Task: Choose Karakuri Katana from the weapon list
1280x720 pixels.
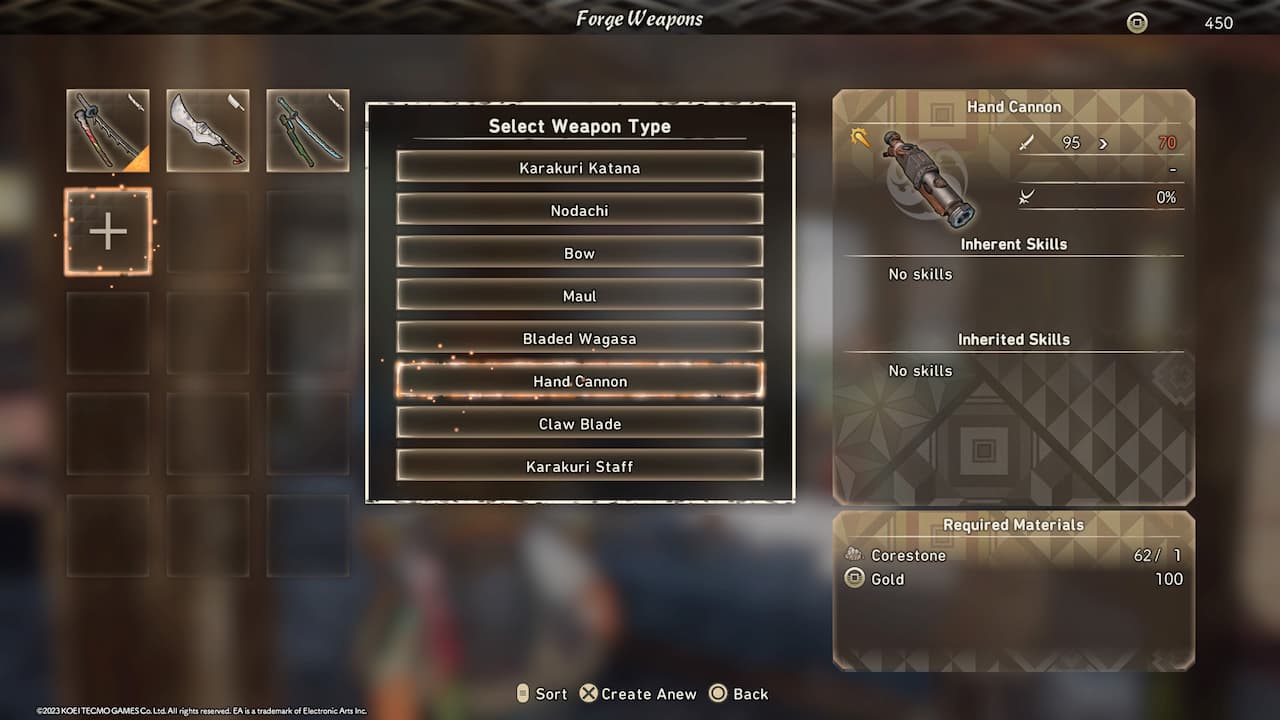Action: coord(579,168)
